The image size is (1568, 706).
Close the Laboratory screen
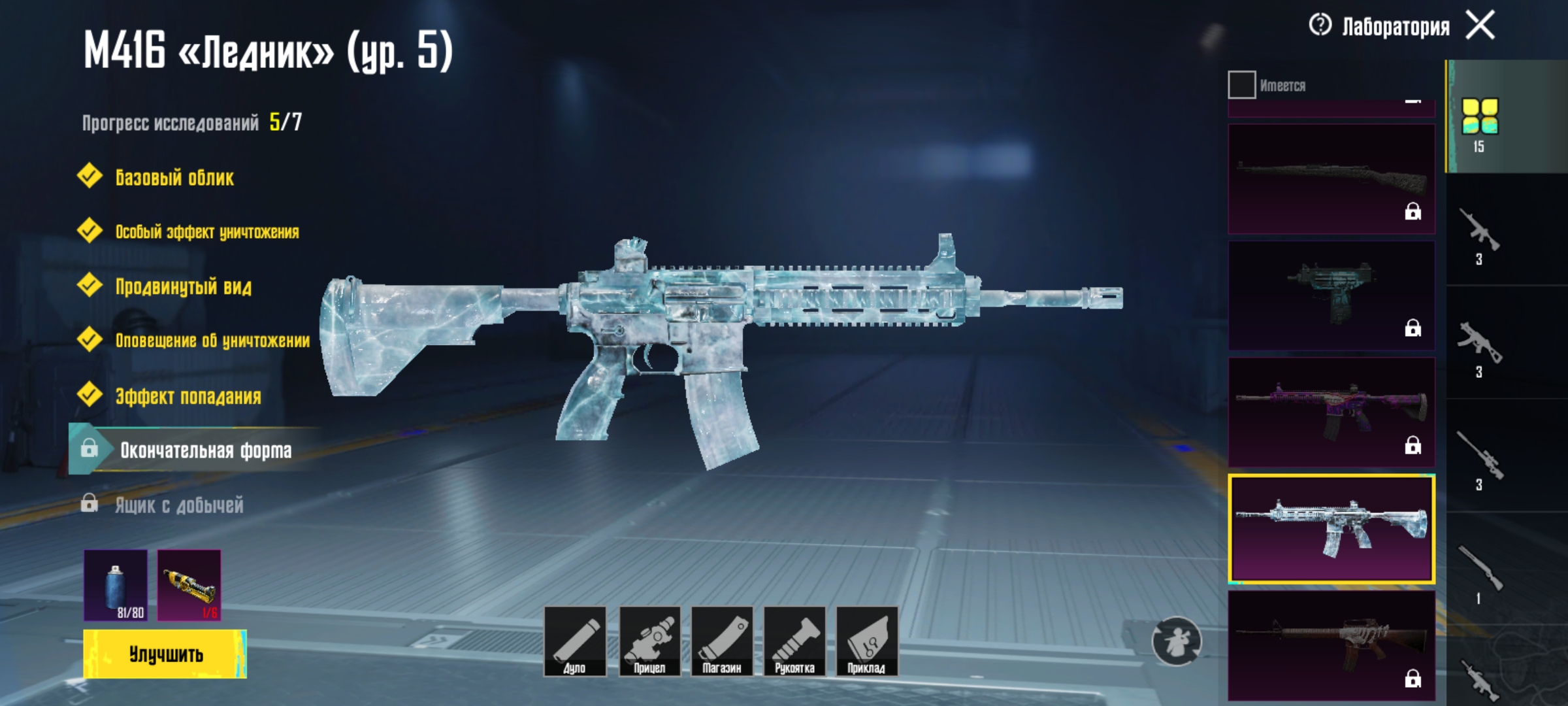click(x=1480, y=26)
